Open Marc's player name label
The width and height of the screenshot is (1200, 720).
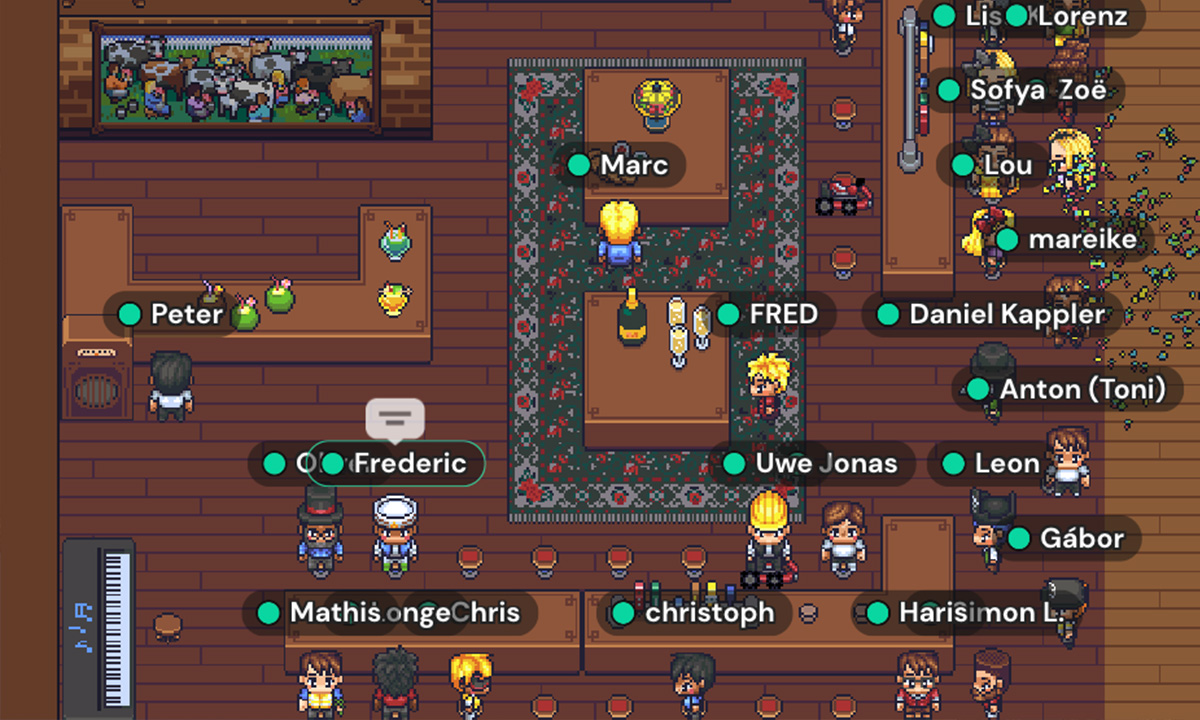(x=621, y=165)
